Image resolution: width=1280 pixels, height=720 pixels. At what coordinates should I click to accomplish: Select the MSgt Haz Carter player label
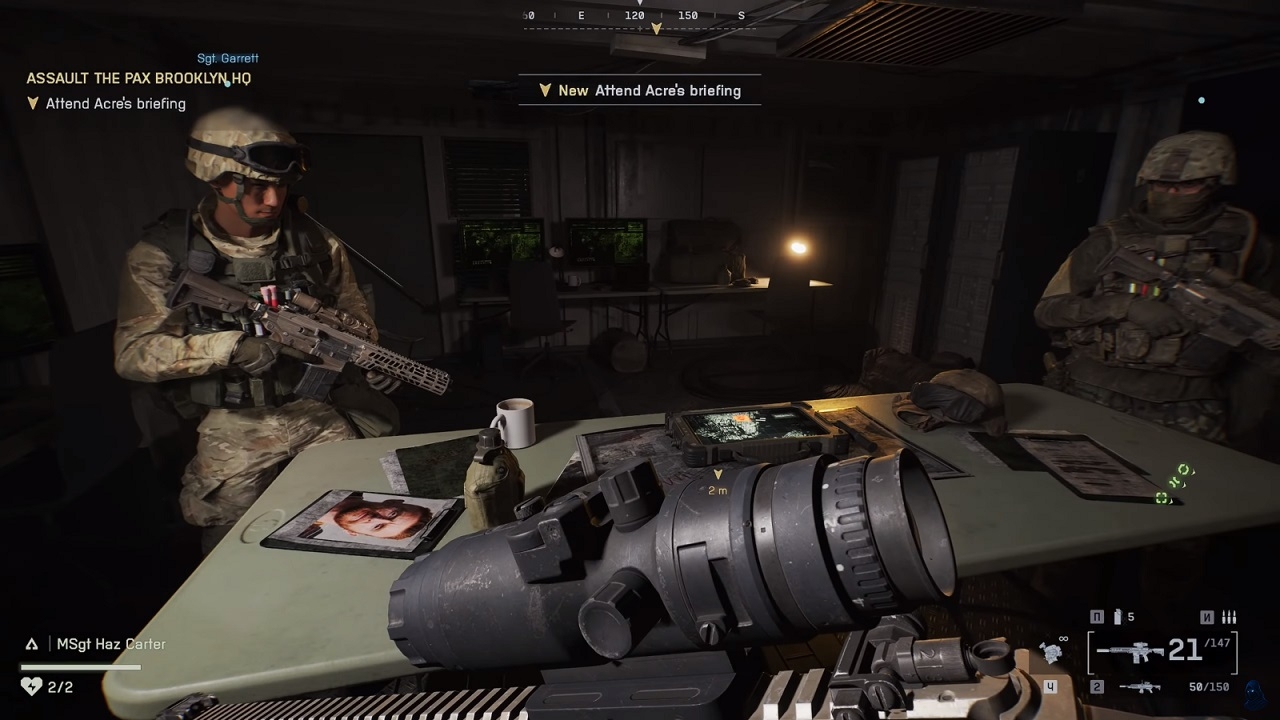coord(110,644)
